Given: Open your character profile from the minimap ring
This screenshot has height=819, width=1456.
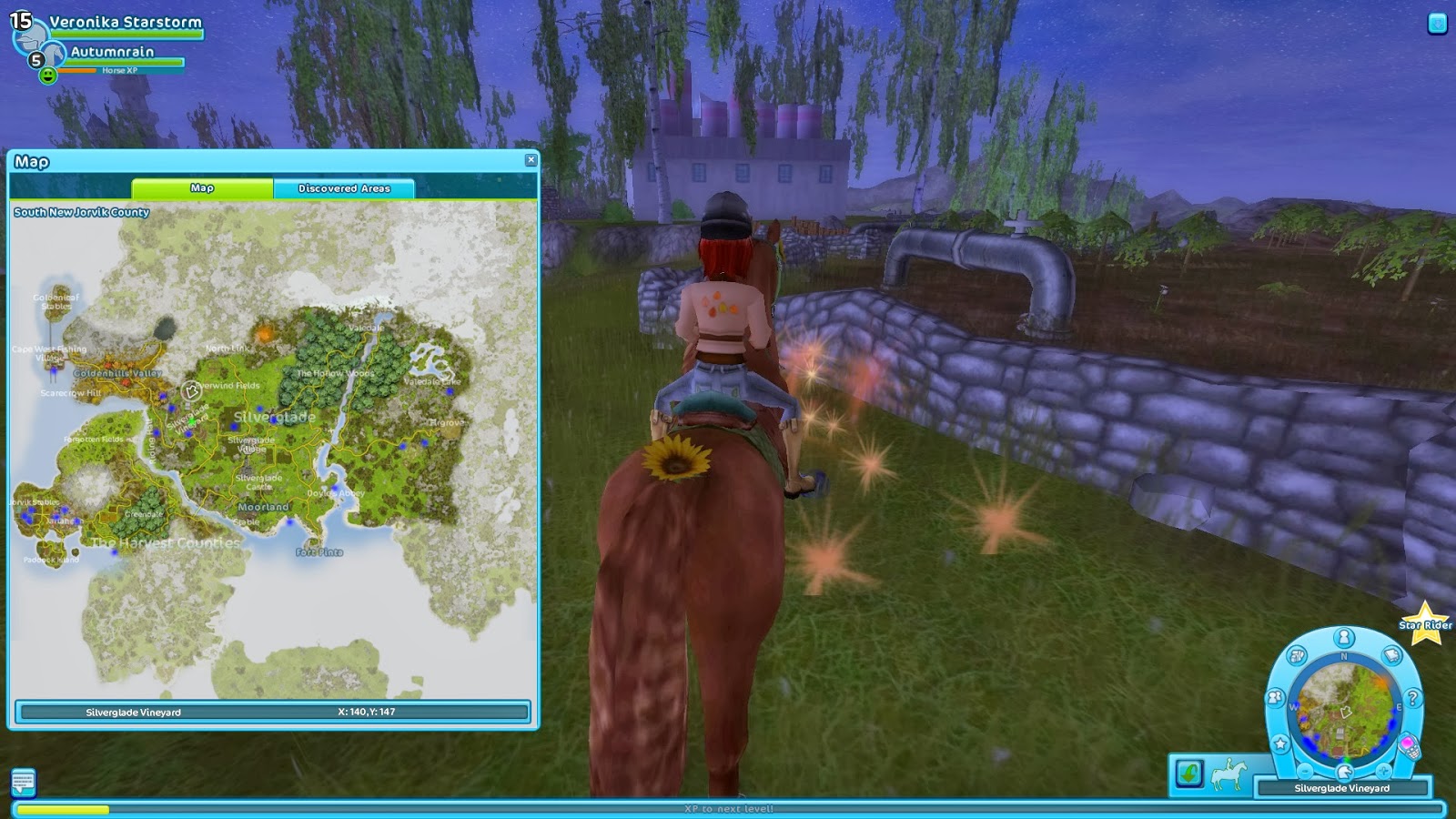Looking at the screenshot, I should point(1343,636).
